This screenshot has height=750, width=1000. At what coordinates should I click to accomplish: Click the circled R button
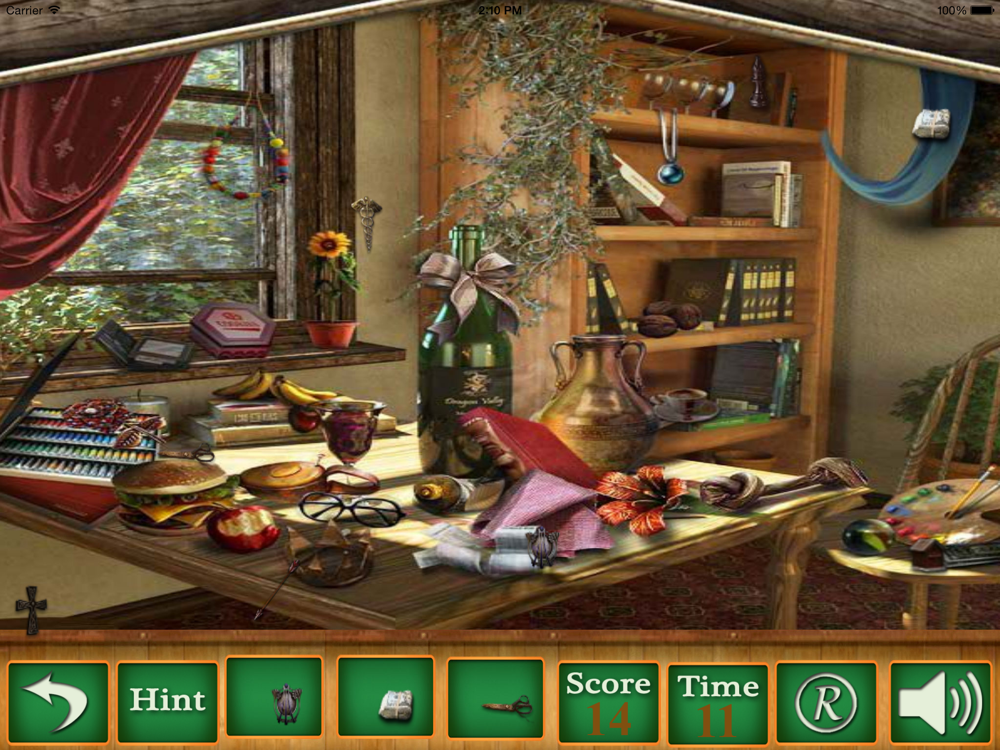[826, 701]
